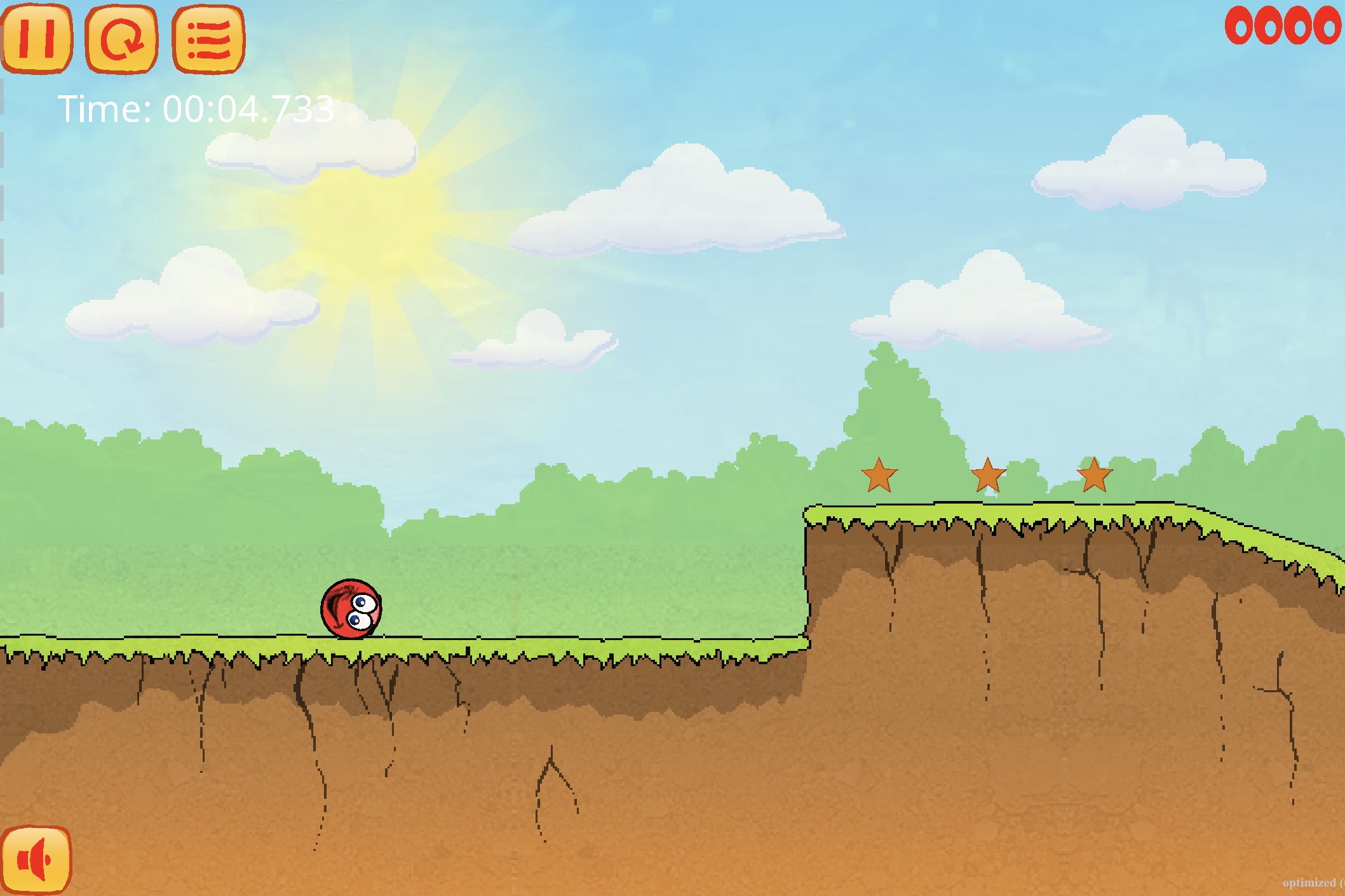Viewport: 1345px width, 896px height.
Task: Click the 0000 score counter
Action: (x=1280, y=27)
